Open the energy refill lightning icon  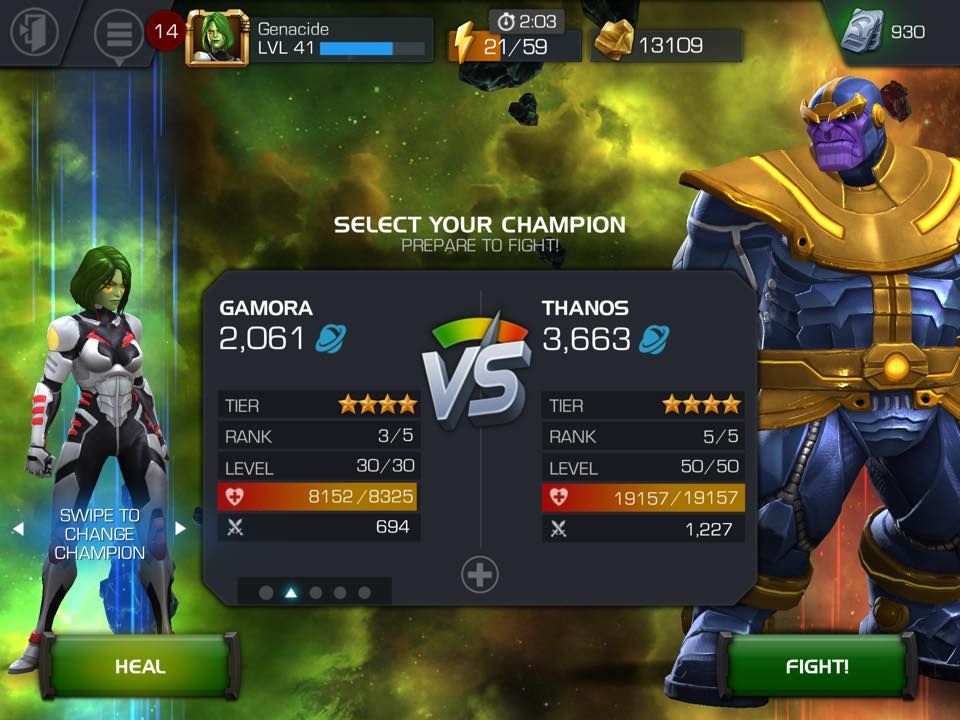click(463, 44)
